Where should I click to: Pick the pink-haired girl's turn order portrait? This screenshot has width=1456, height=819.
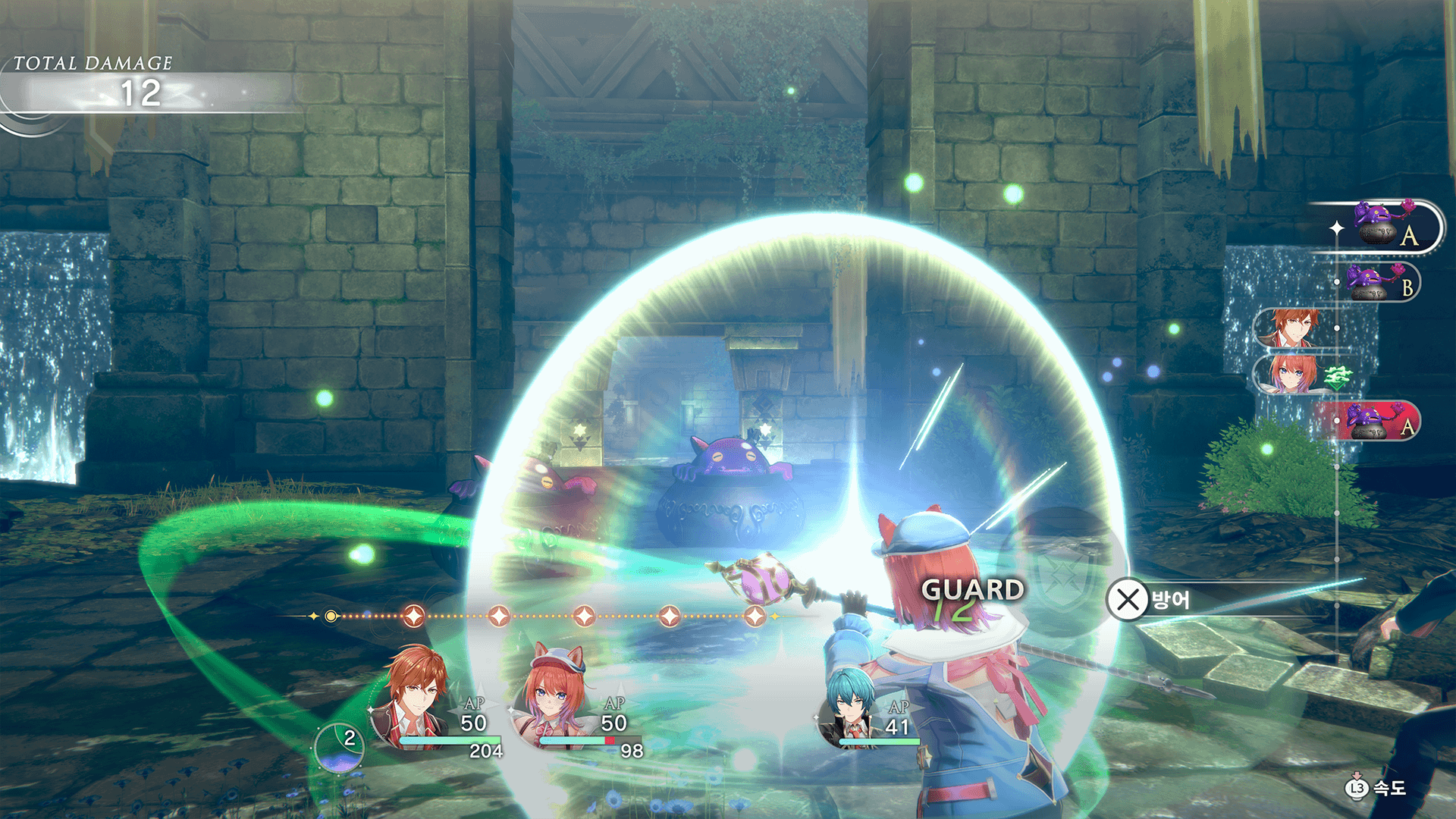[1291, 375]
